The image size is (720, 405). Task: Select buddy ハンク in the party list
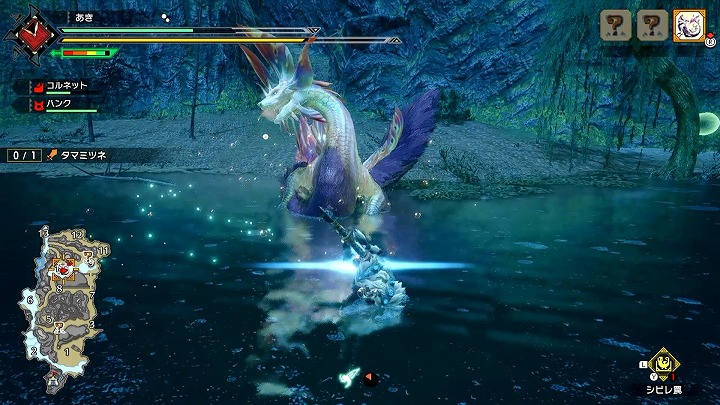pyautogui.click(x=58, y=104)
